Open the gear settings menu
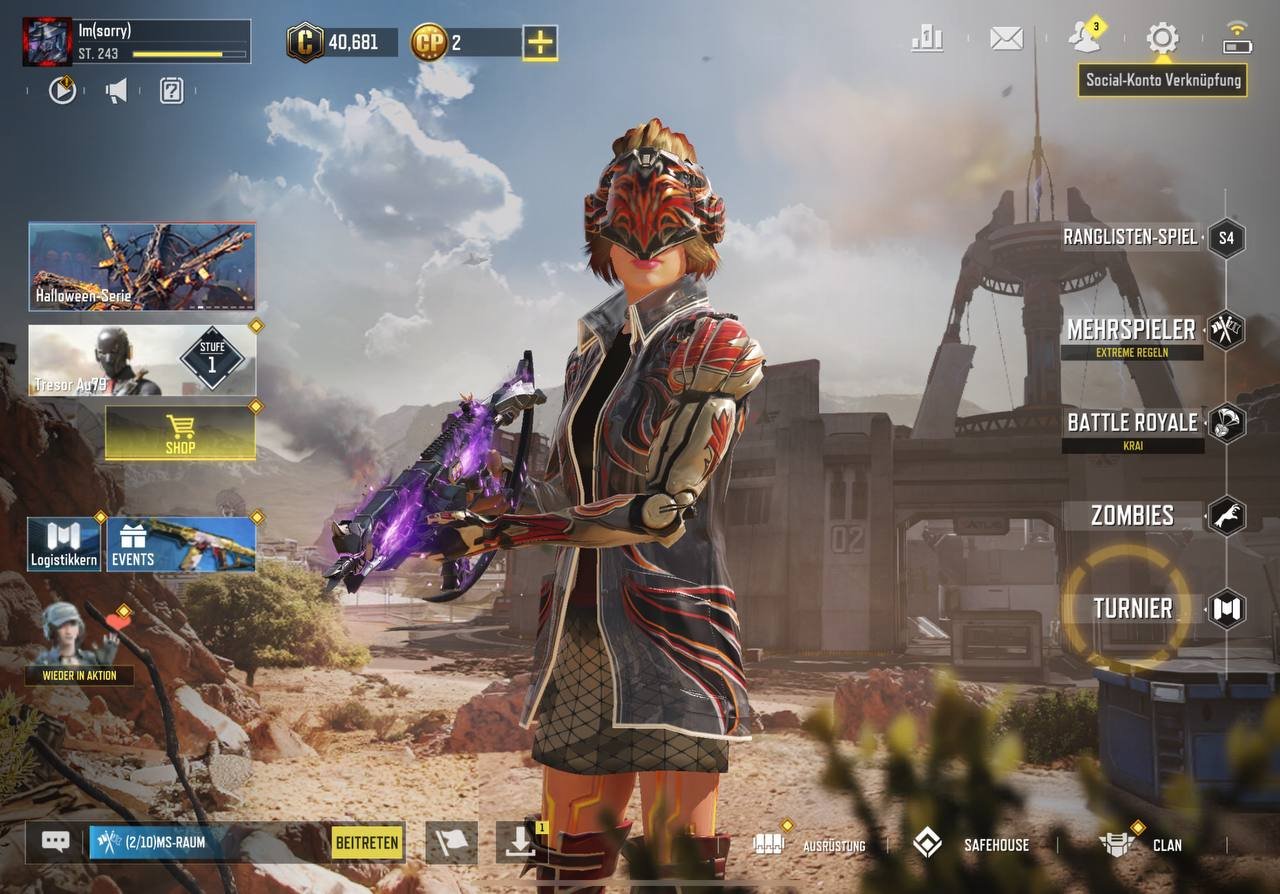 [x=1162, y=39]
